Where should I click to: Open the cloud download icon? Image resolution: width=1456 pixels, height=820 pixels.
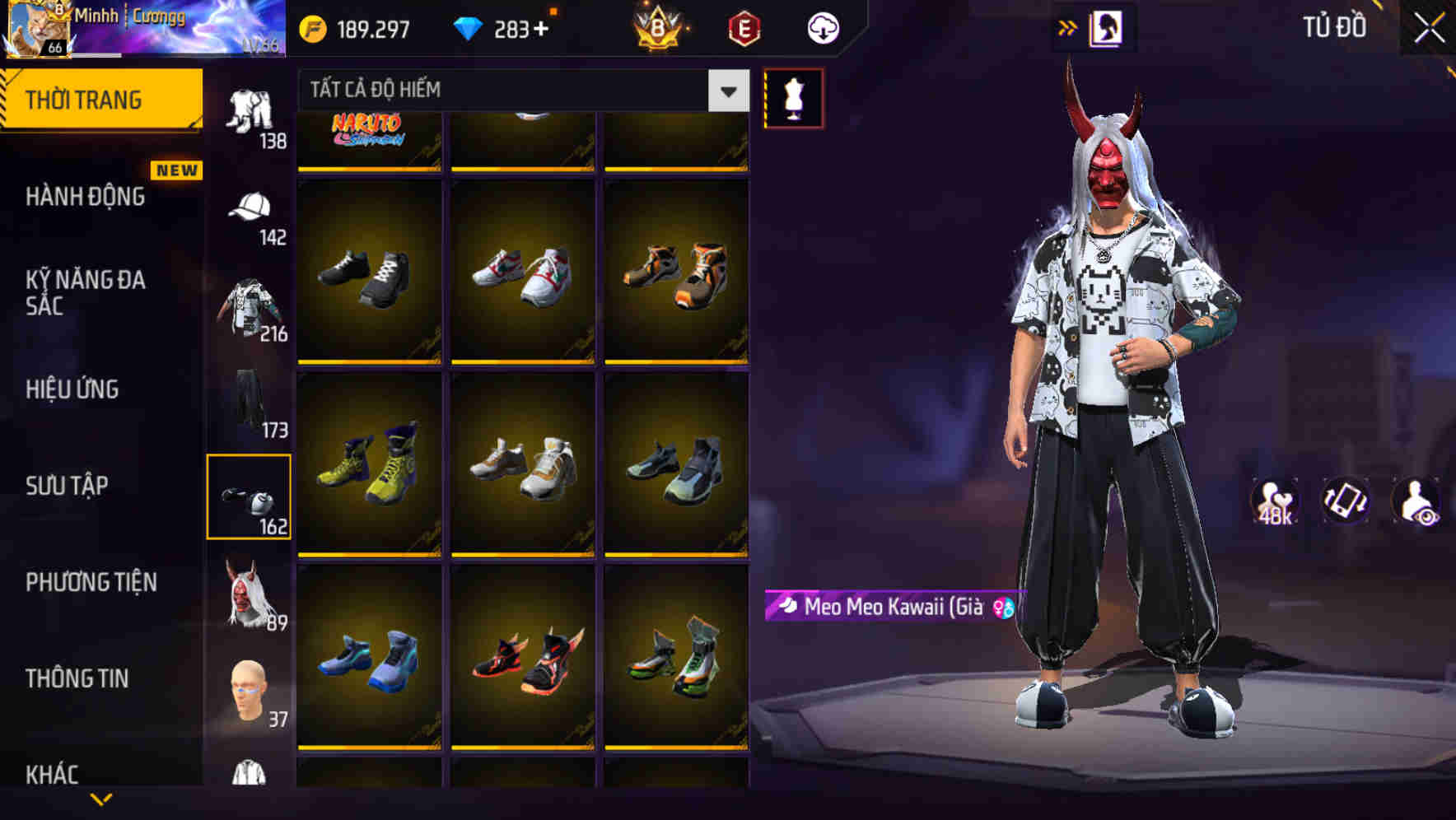(x=824, y=27)
